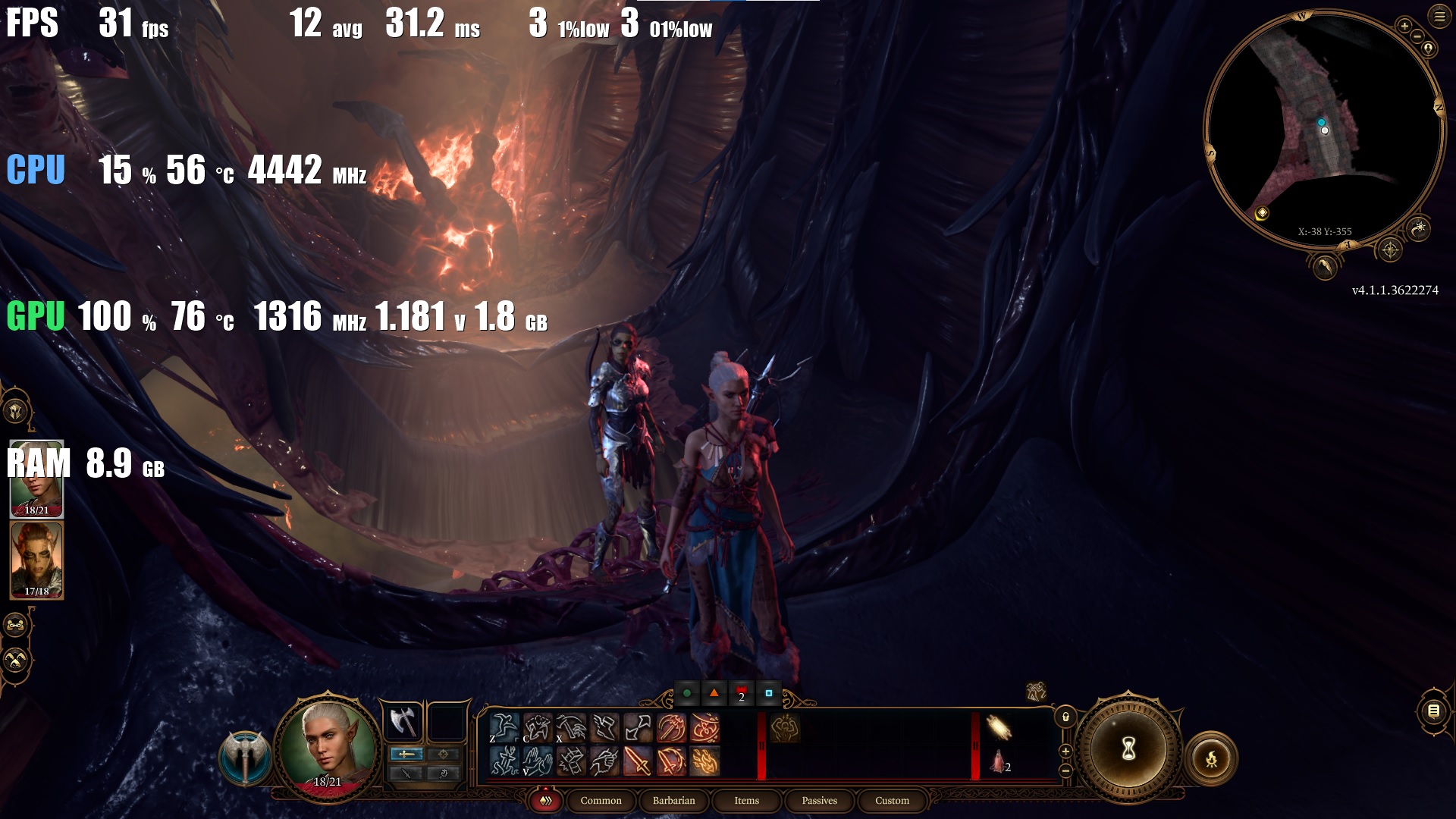Toggle the melee weapon set button
Image resolution: width=1456 pixels, height=819 pixels.
click(406, 754)
